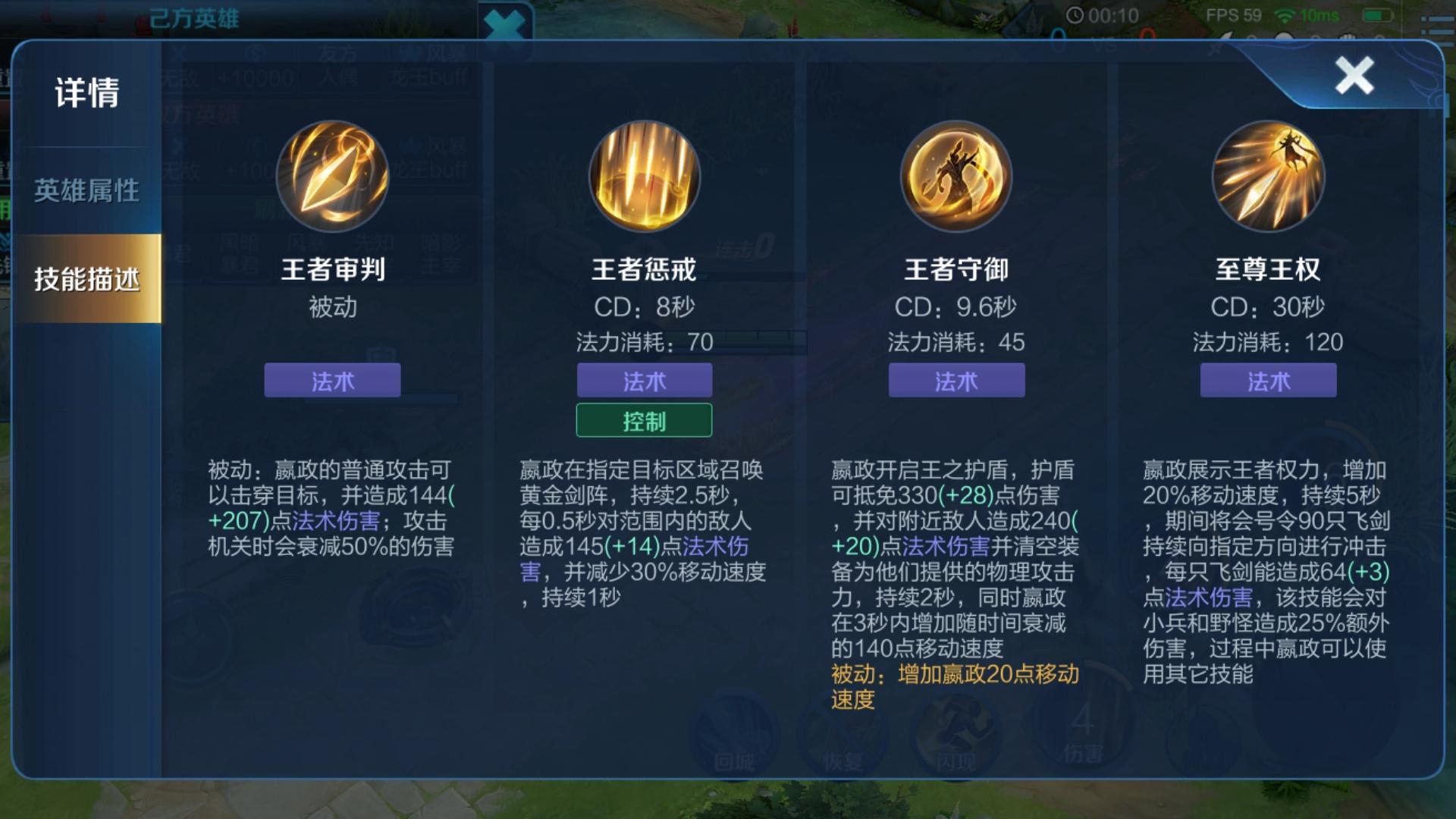
Task: Toggle the green 控制 tag
Action: click(645, 420)
